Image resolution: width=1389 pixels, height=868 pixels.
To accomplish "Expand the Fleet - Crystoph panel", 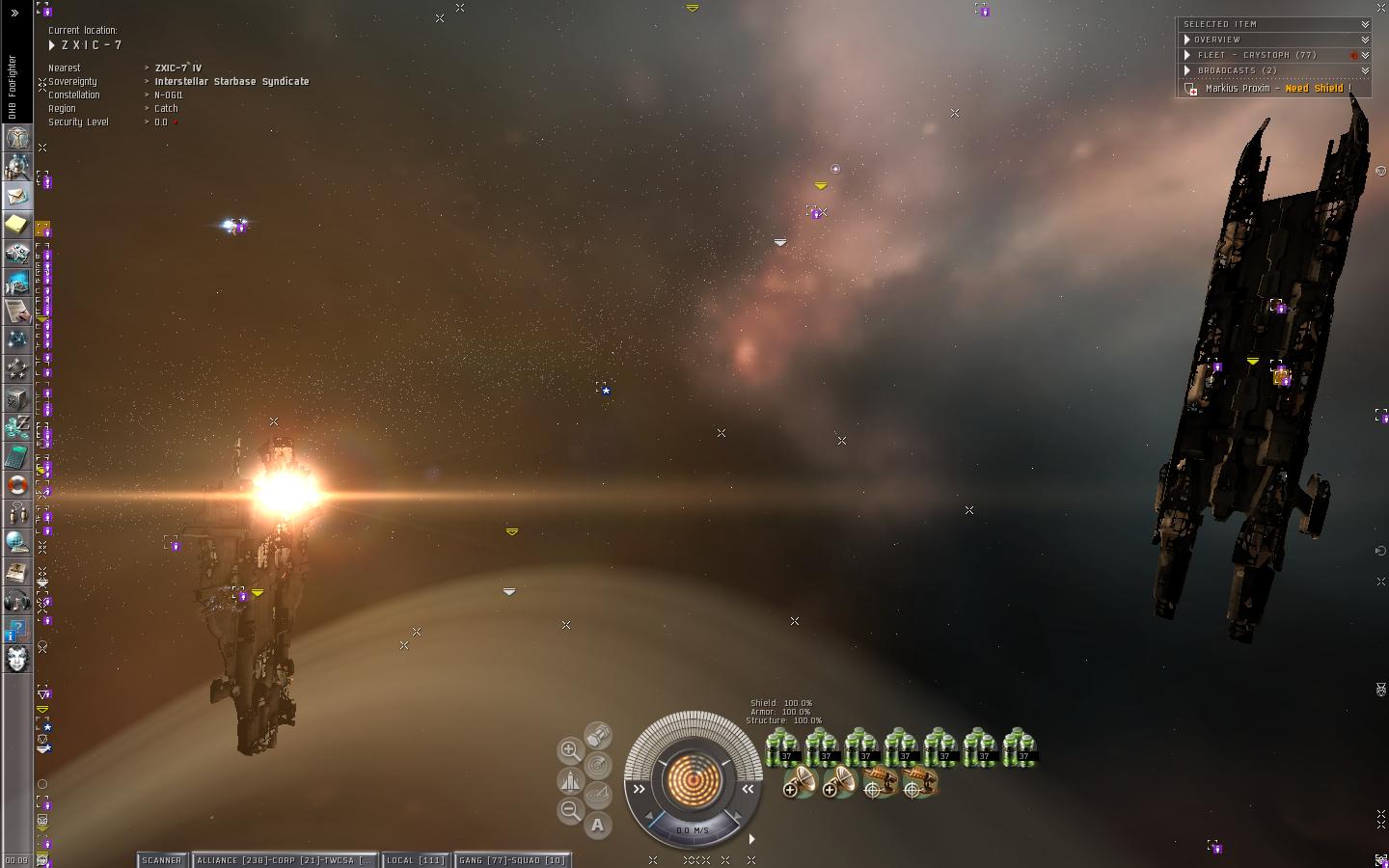I will click(x=1187, y=55).
